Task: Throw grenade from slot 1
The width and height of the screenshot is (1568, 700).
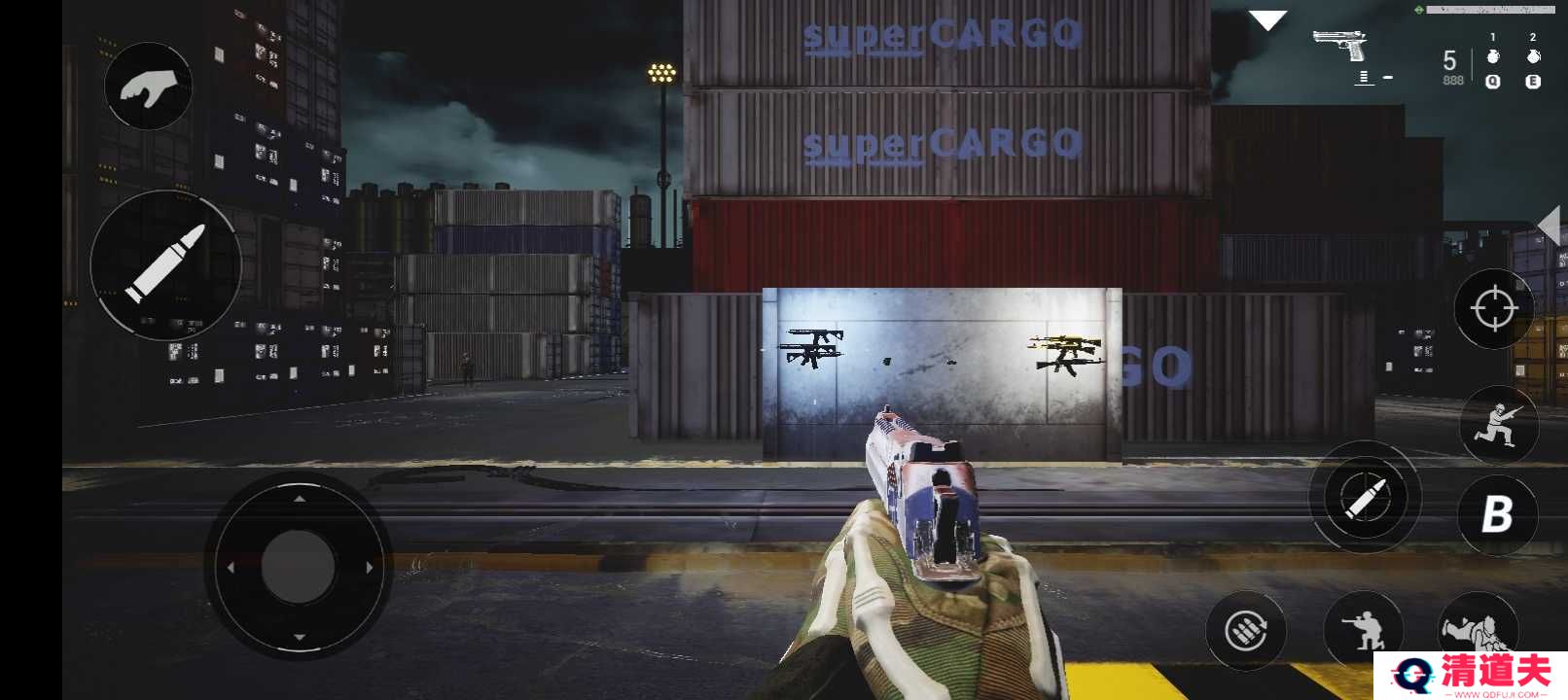Action: coord(1493,57)
